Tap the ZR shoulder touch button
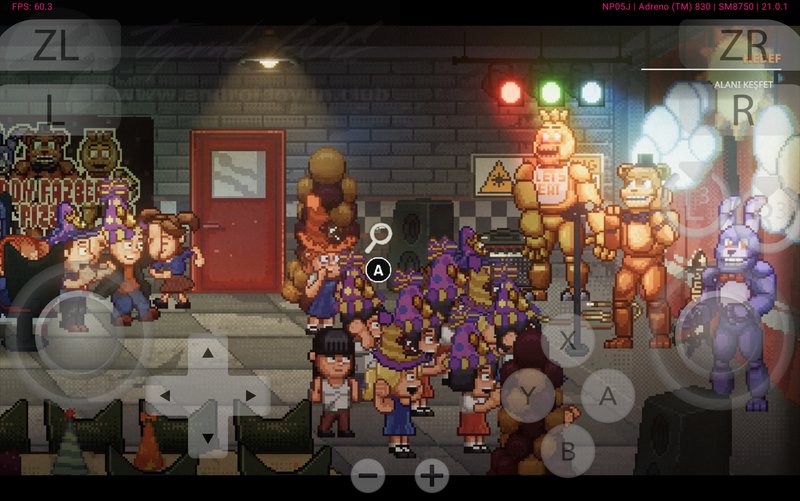The image size is (800, 501). point(742,45)
